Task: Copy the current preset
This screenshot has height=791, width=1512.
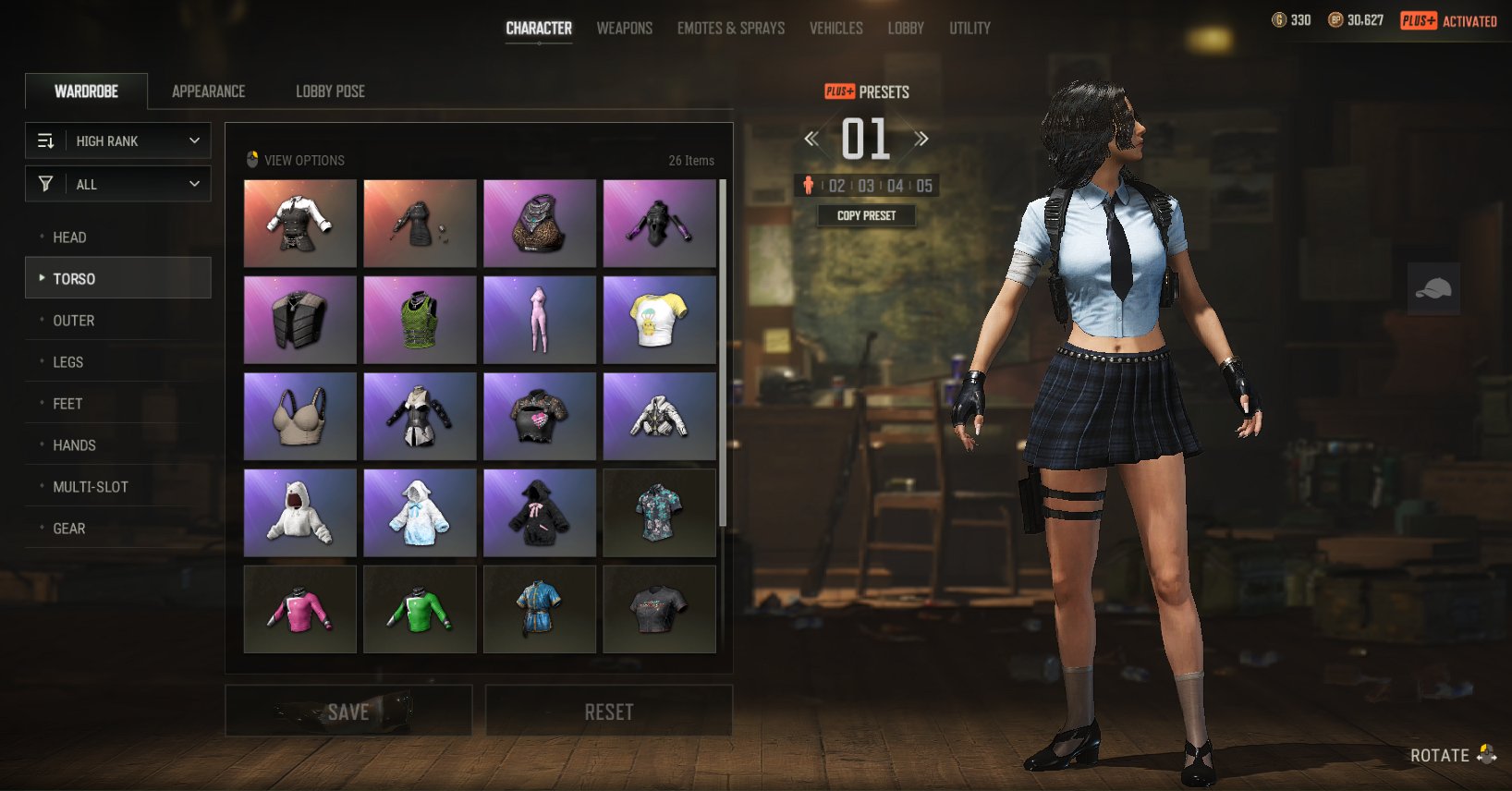Action: pyautogui.click(x=866, y=215)
